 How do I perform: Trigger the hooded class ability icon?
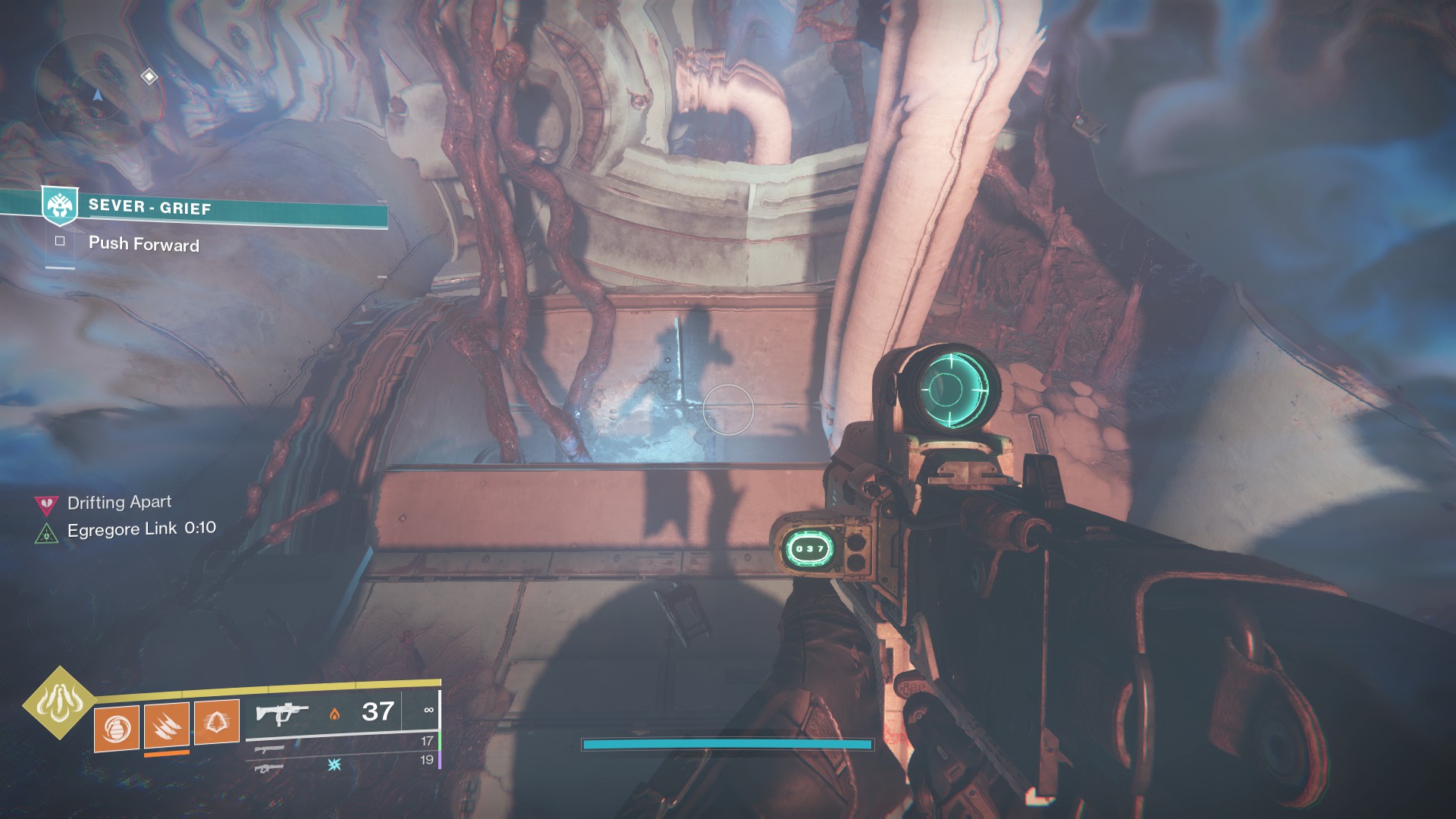[x=217, y=721]
